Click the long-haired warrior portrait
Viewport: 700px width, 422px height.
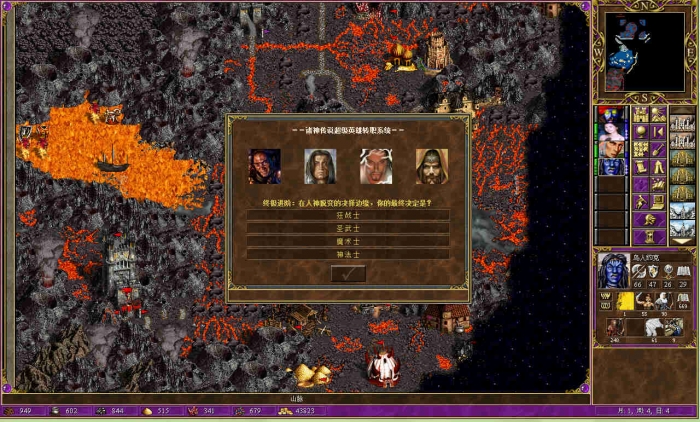point(320,166)
